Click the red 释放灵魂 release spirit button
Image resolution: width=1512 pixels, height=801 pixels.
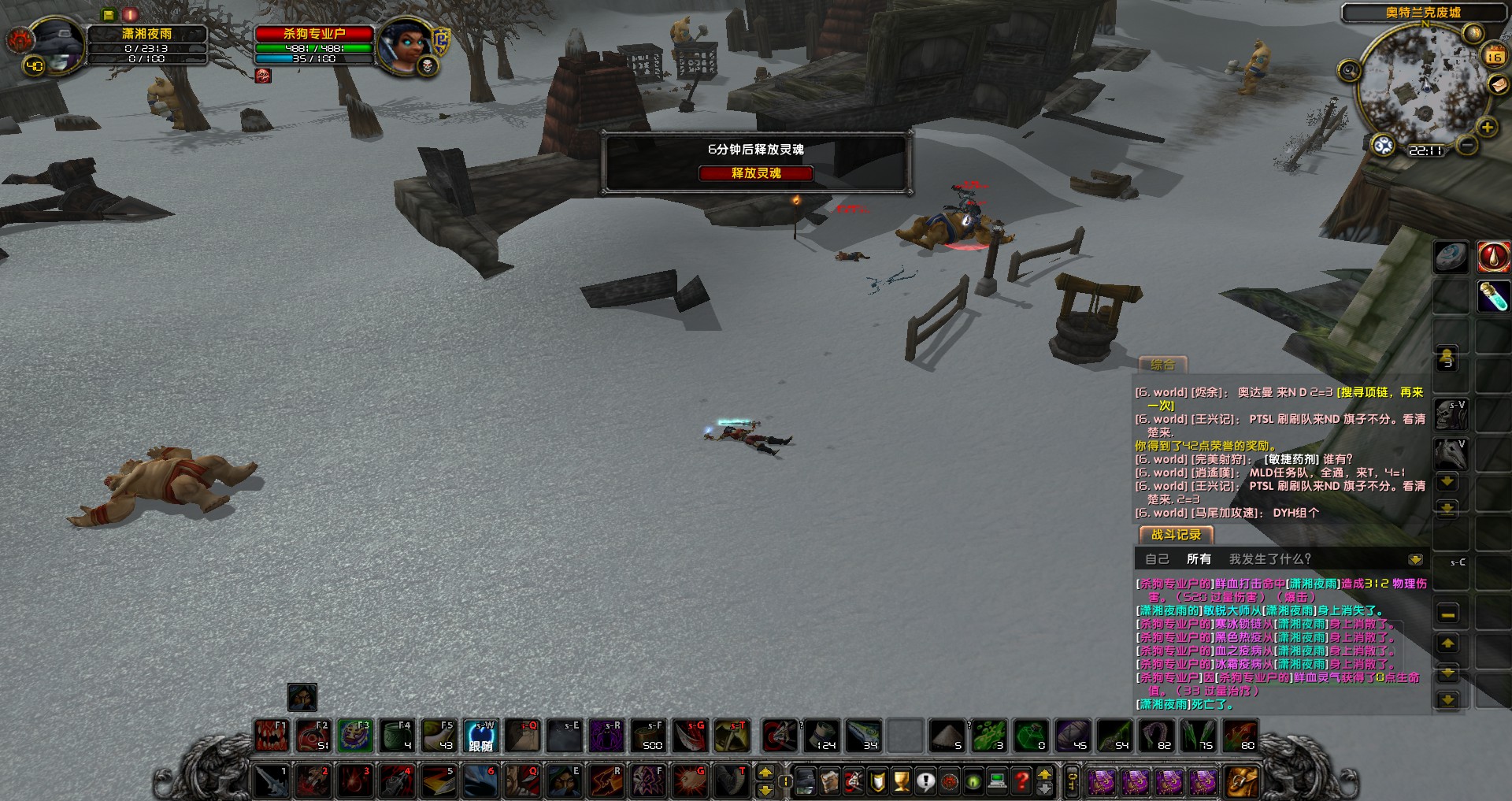click(x=755, y=173)
